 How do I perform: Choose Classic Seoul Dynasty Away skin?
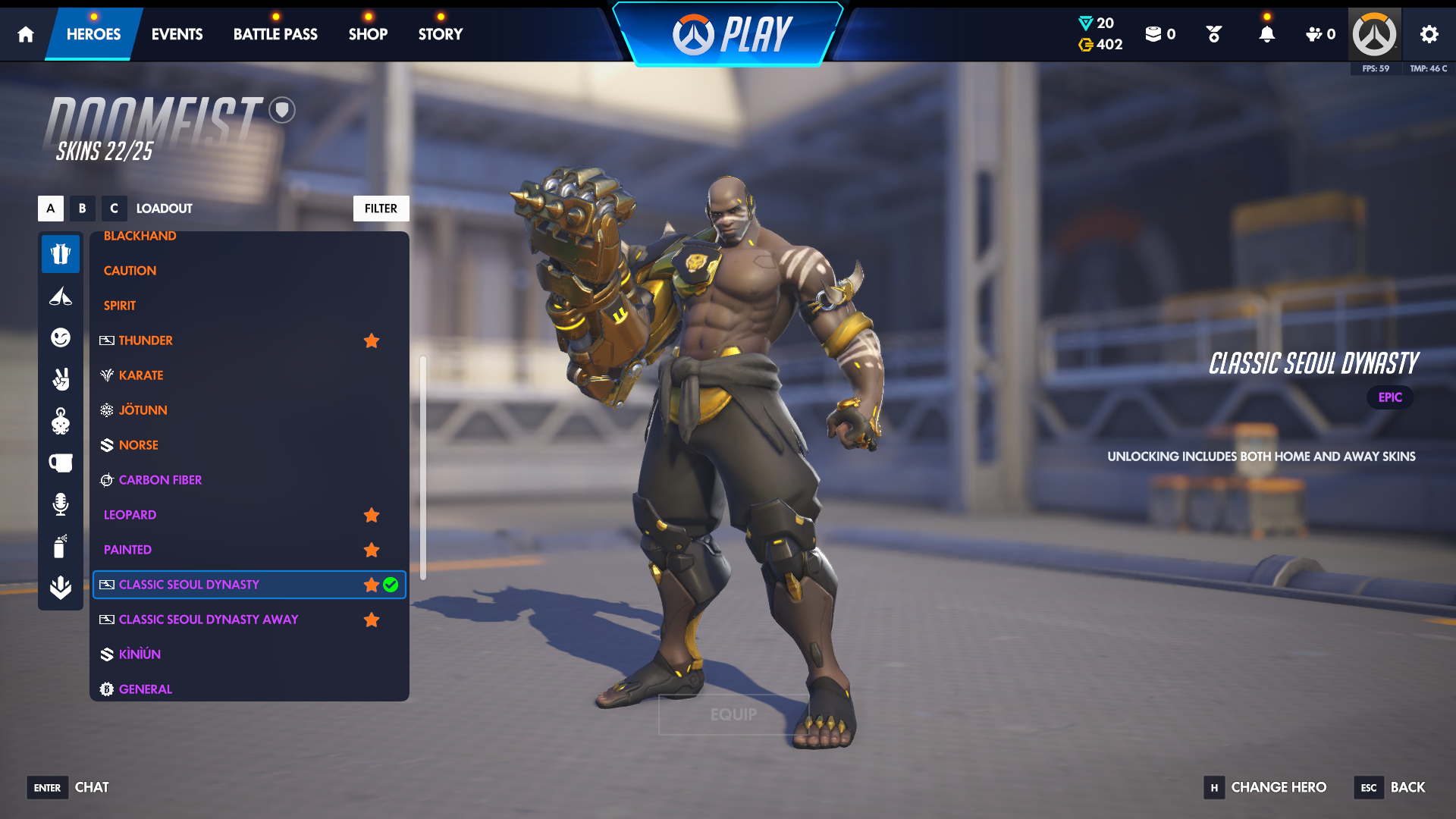pyautogui.click(x=208, y=620)
